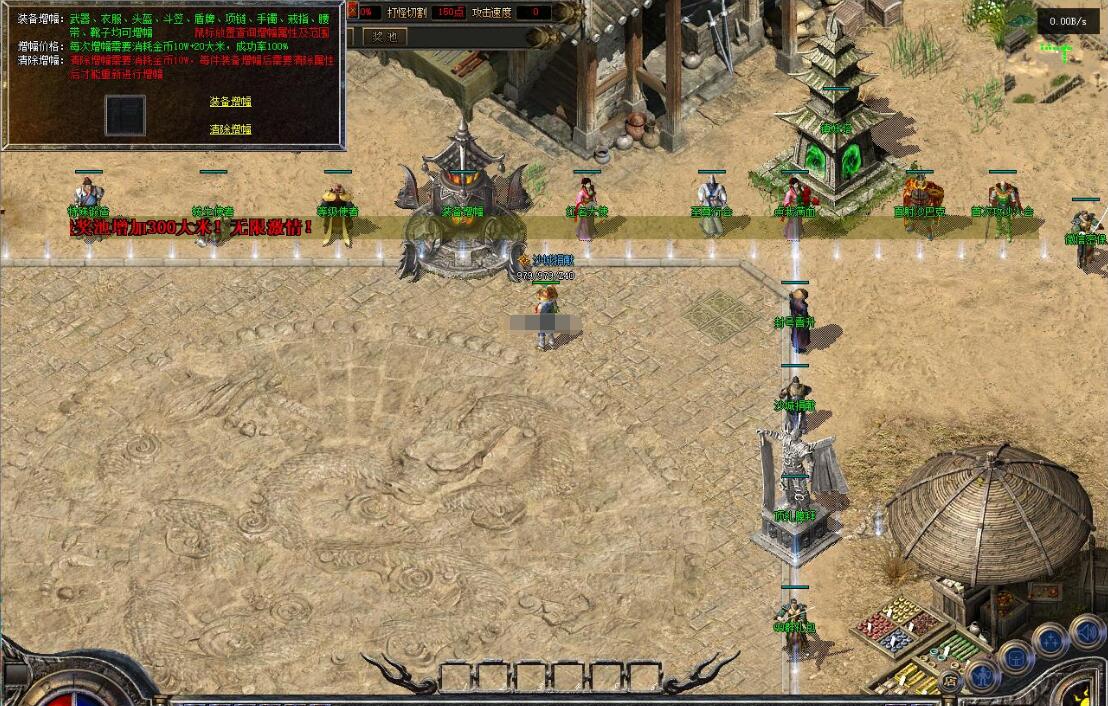Open the bag round button
Viewport: 1108px width, 706px height.
(x=1016, y=657)
